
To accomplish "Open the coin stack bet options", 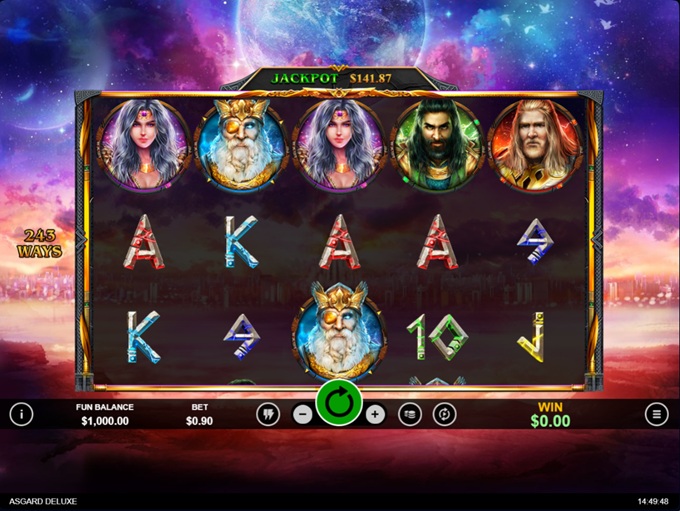I will click(x=410, y=415).
